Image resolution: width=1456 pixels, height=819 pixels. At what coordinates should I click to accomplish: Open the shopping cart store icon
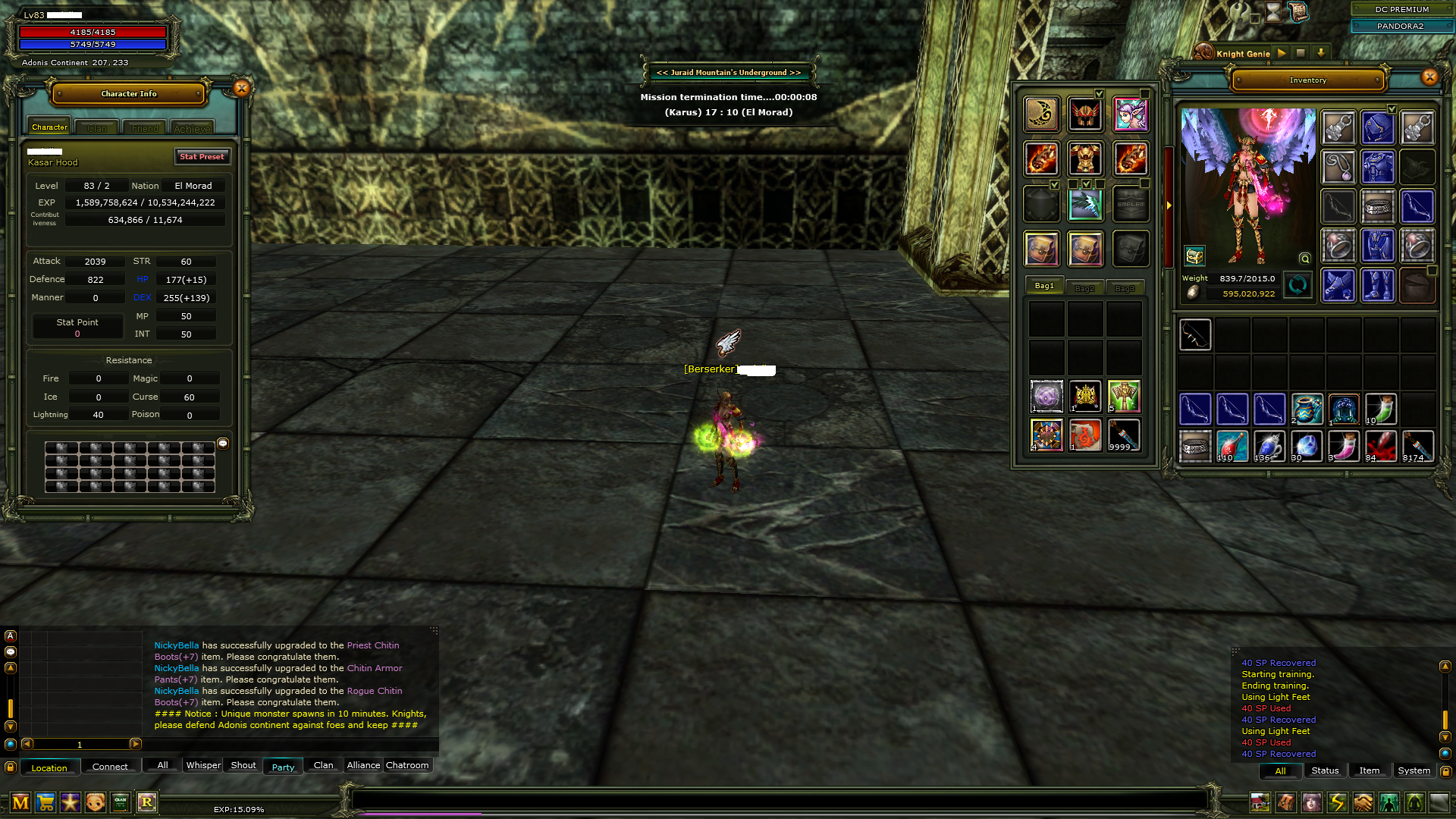tap(45, 802)
